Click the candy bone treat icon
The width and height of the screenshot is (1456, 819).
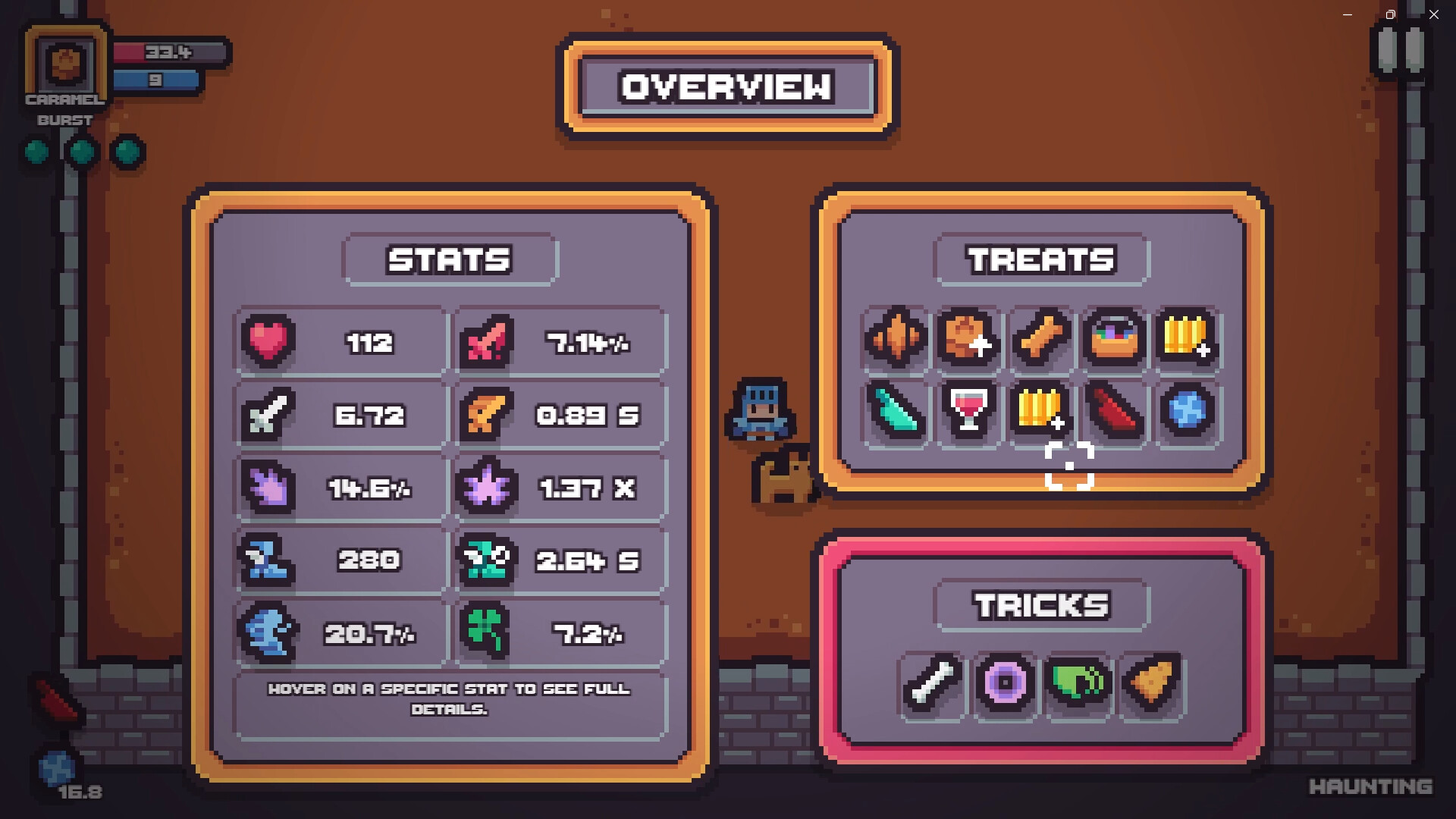point(1040,339)
